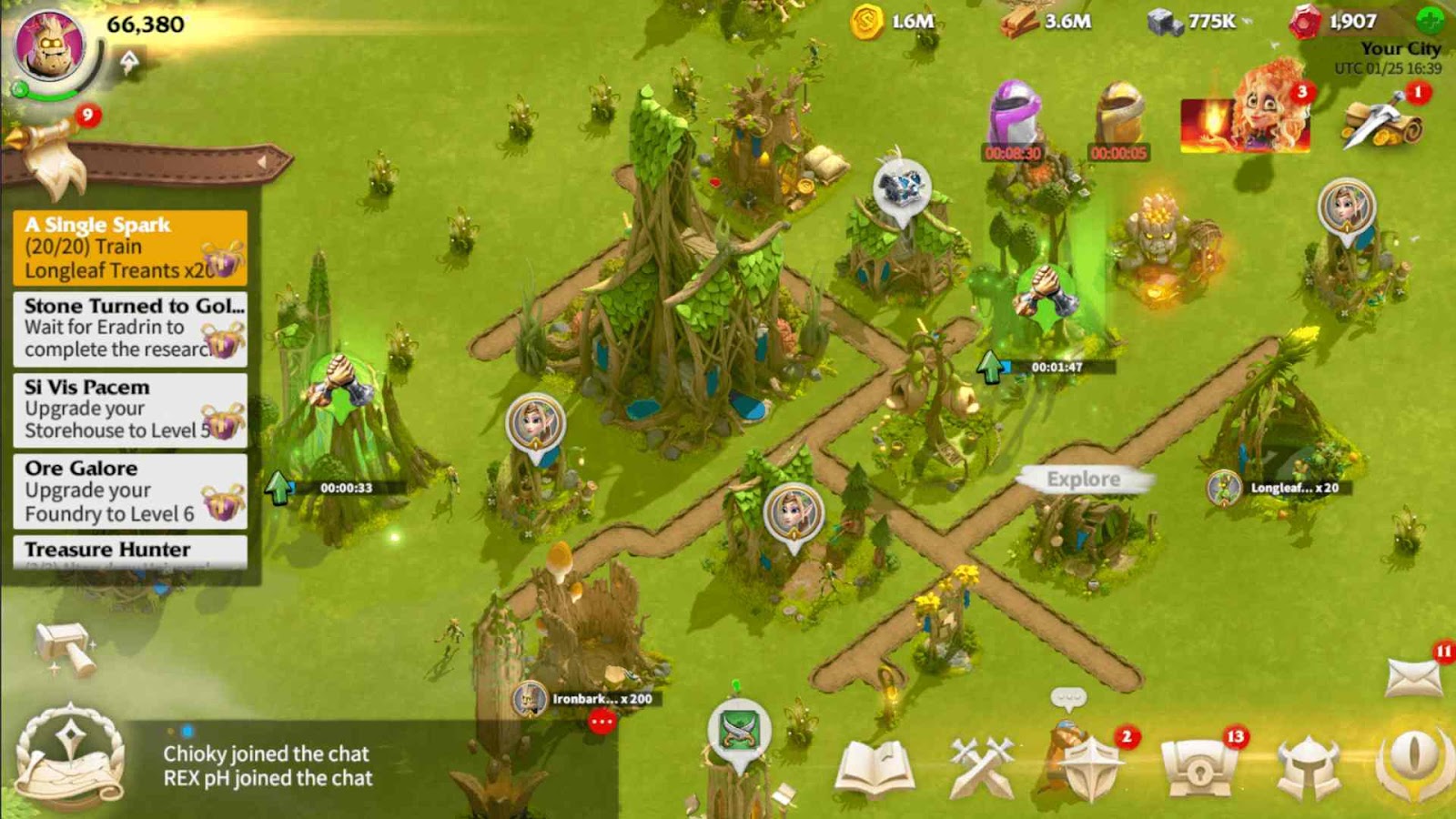The height and width of the screenshot is (819, 1456).
Task: Open the chest inventory with 13 badge
Action: (1198, 767)
